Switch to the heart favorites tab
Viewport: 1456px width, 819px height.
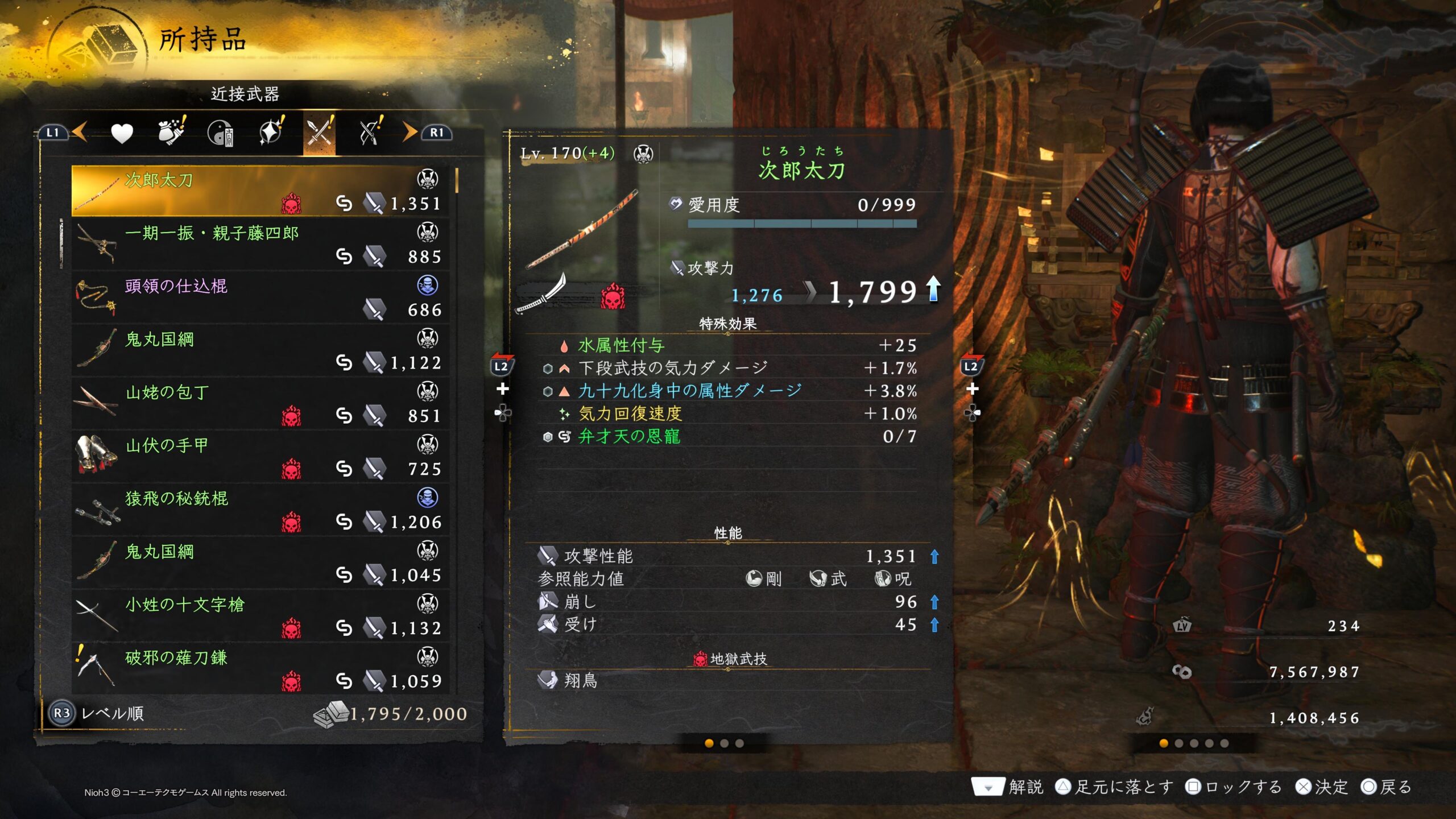122,133
